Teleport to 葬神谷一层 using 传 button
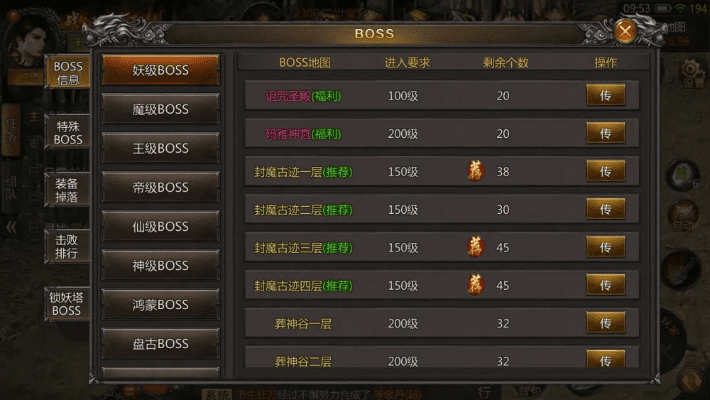Viewport: 710px width, 400px height. click(605, 323)
